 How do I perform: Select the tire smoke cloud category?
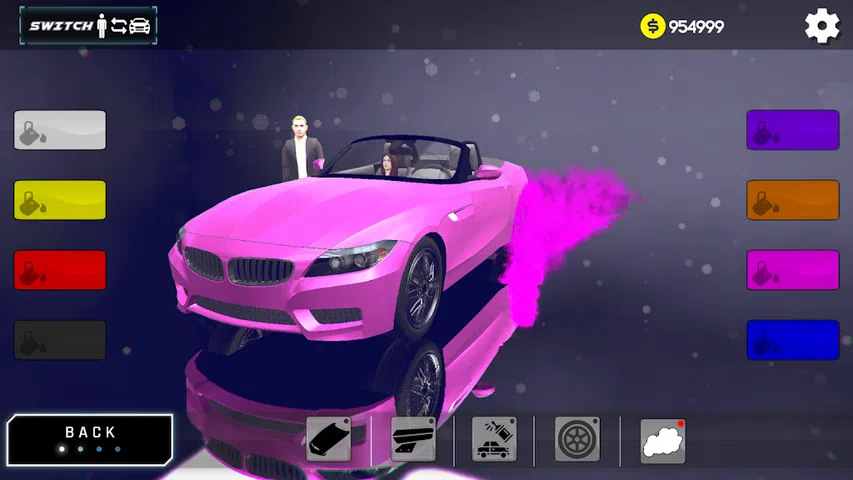662,439
